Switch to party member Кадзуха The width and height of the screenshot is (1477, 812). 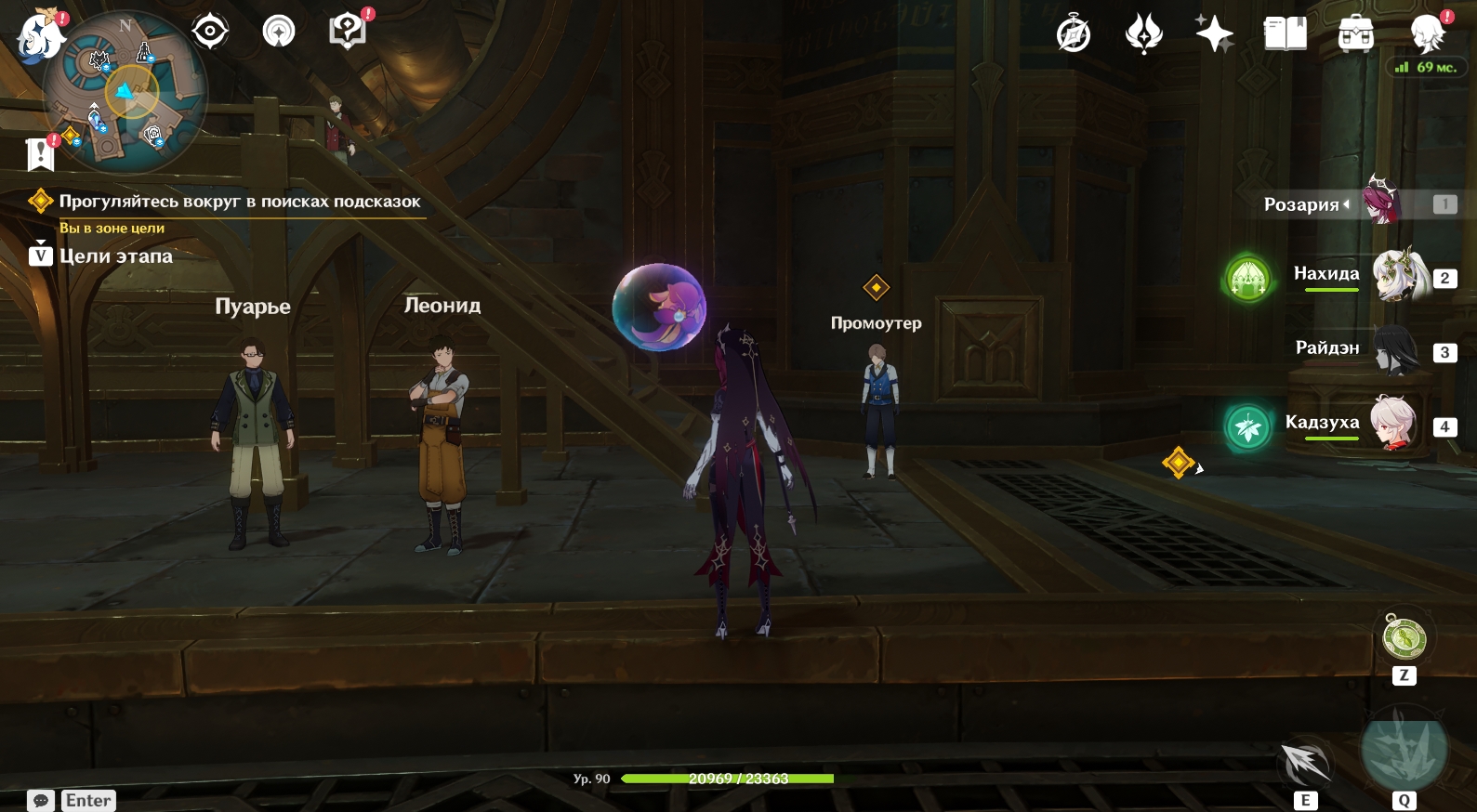tap(1393, 424)
